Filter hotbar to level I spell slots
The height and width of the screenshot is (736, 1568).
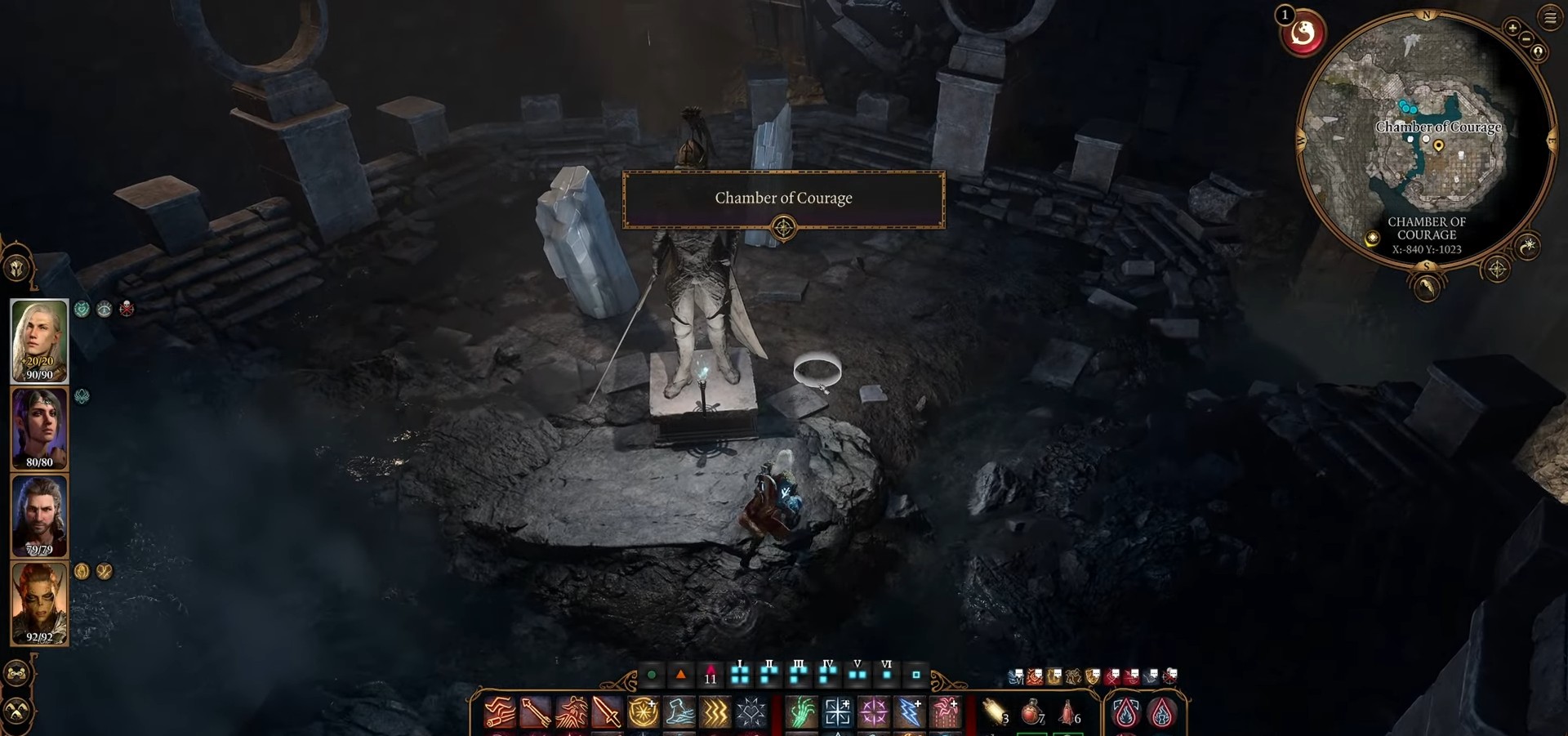pos(740,675)
